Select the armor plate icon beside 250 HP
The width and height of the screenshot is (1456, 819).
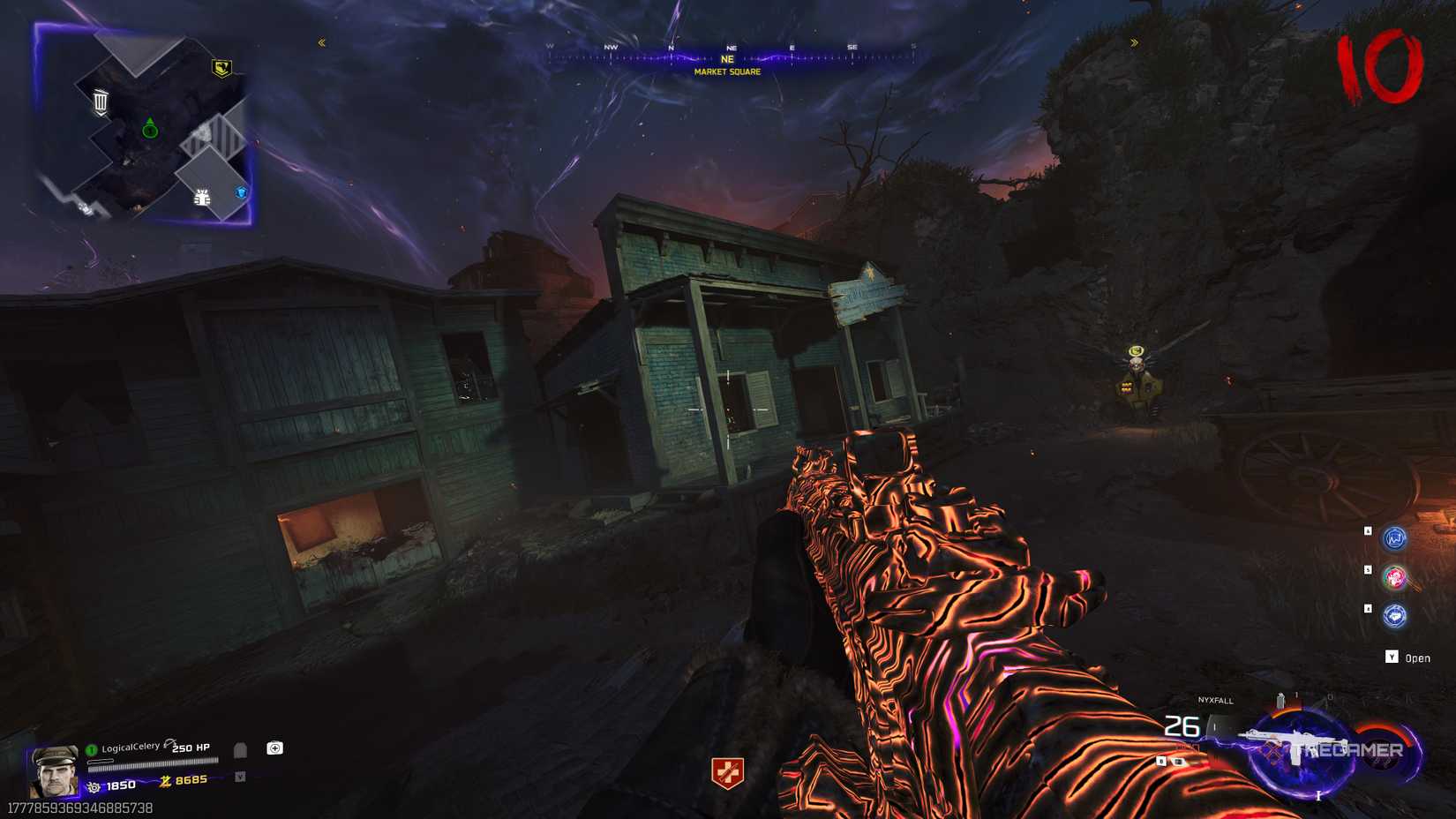click(x=242, y=750)
